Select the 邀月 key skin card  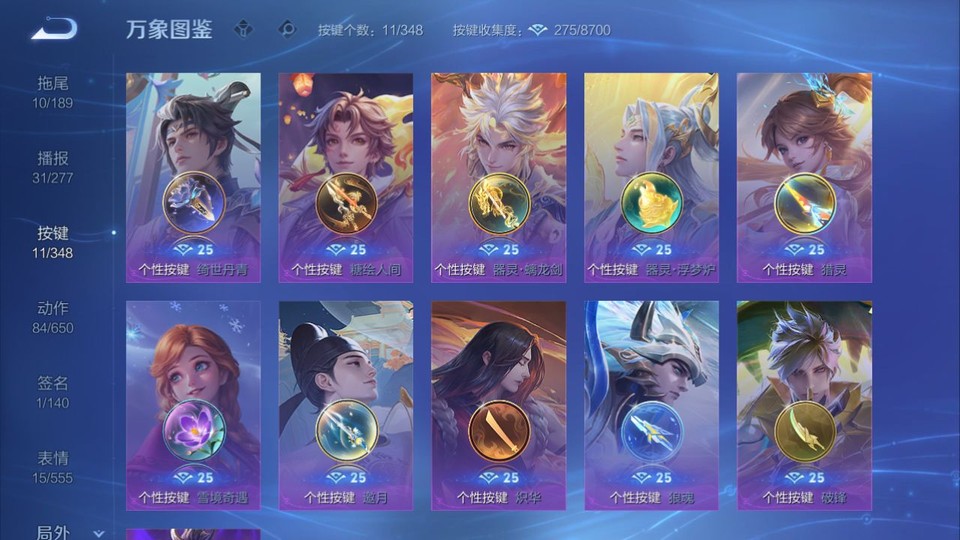click(346, 405)
